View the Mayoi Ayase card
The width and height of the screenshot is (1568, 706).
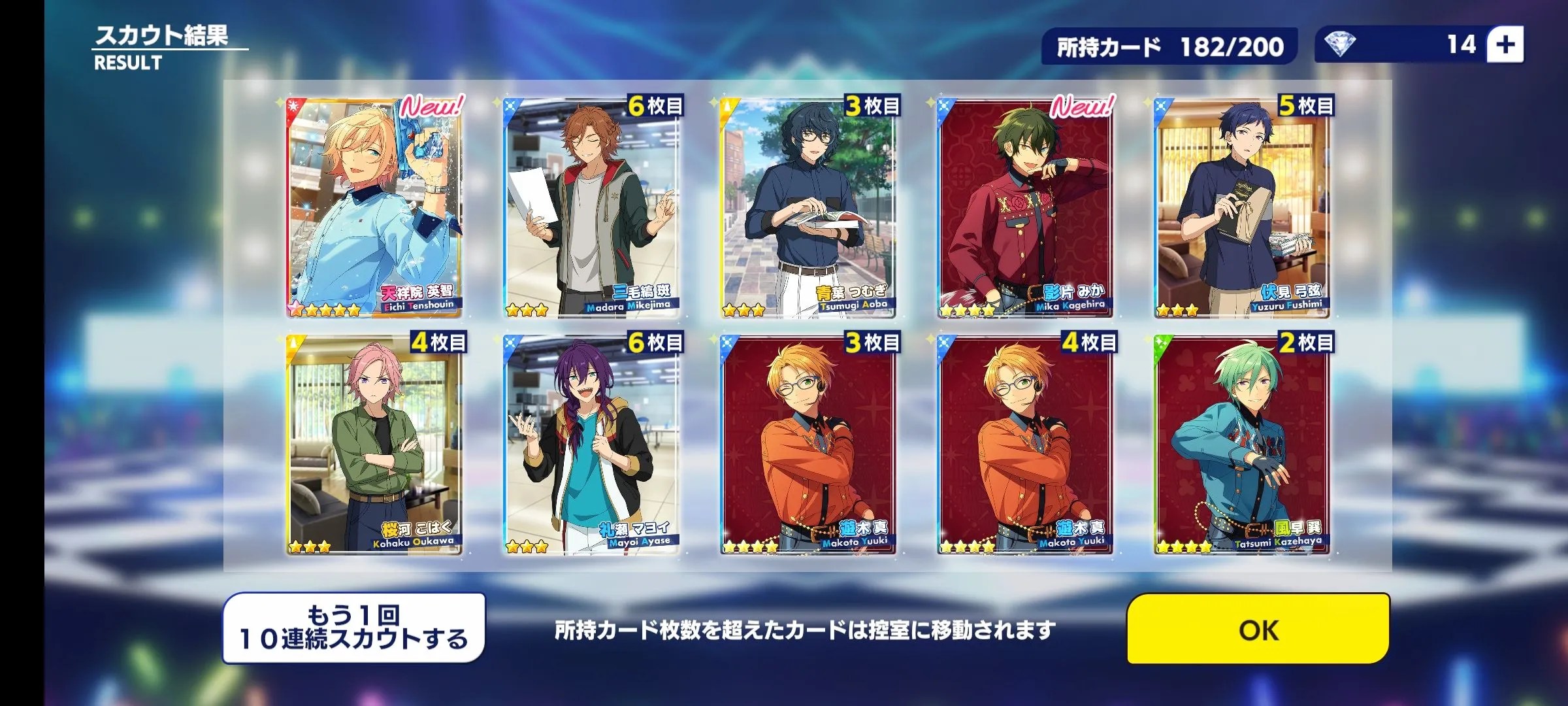click(x=591, y=445)
